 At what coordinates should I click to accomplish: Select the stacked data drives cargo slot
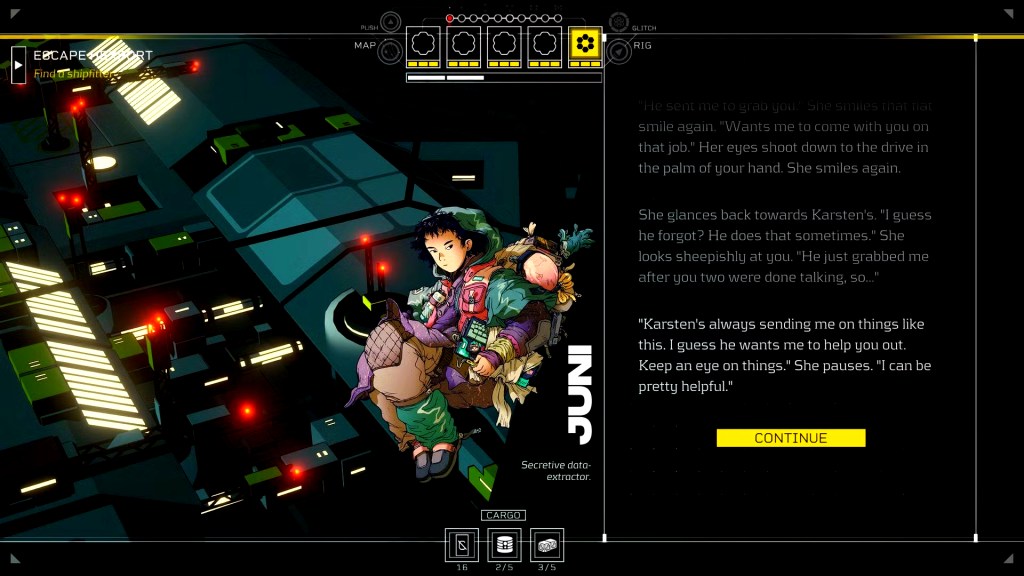(x=504, y=545)
